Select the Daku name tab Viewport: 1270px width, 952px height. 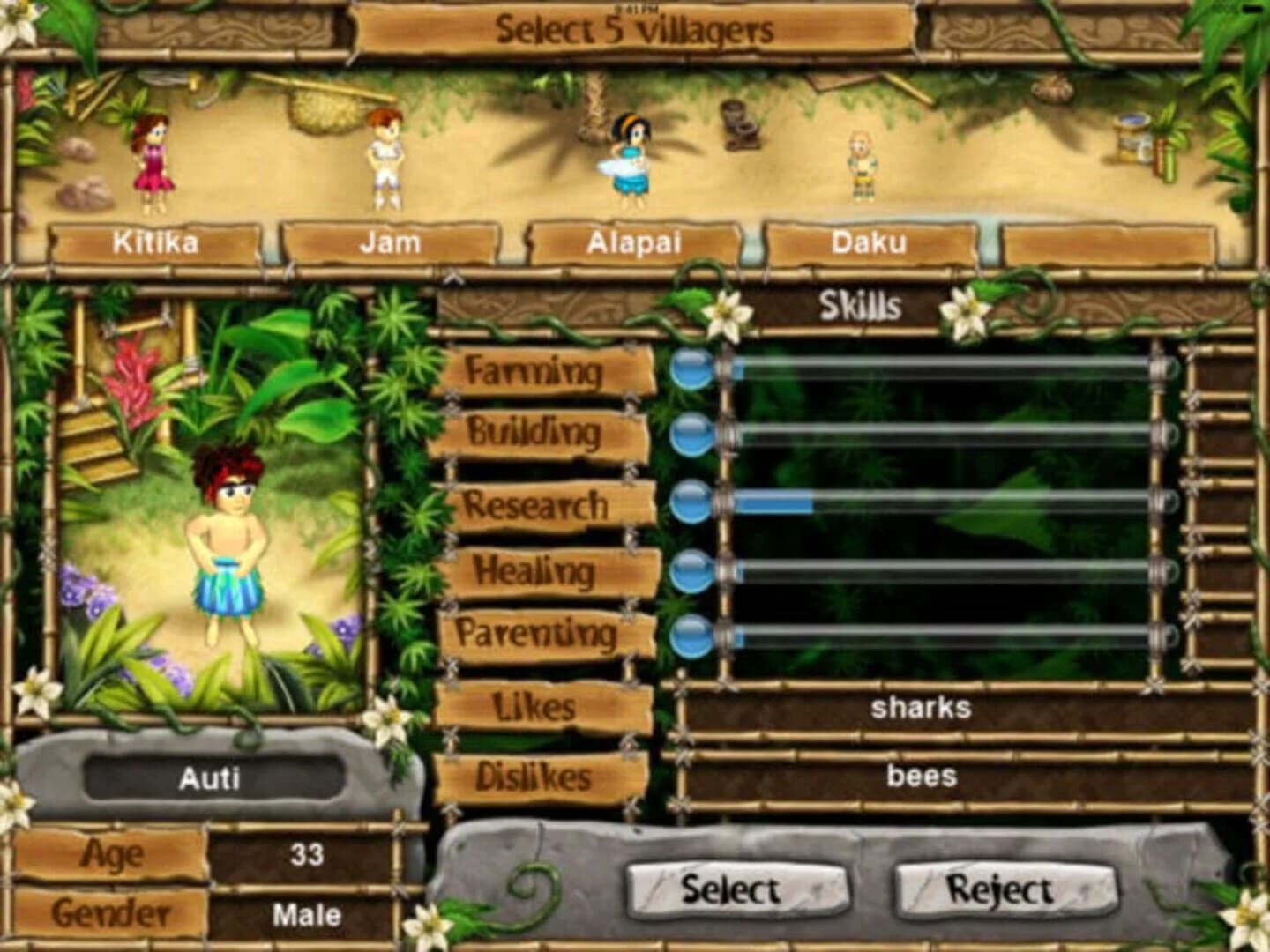click(871, 242)
